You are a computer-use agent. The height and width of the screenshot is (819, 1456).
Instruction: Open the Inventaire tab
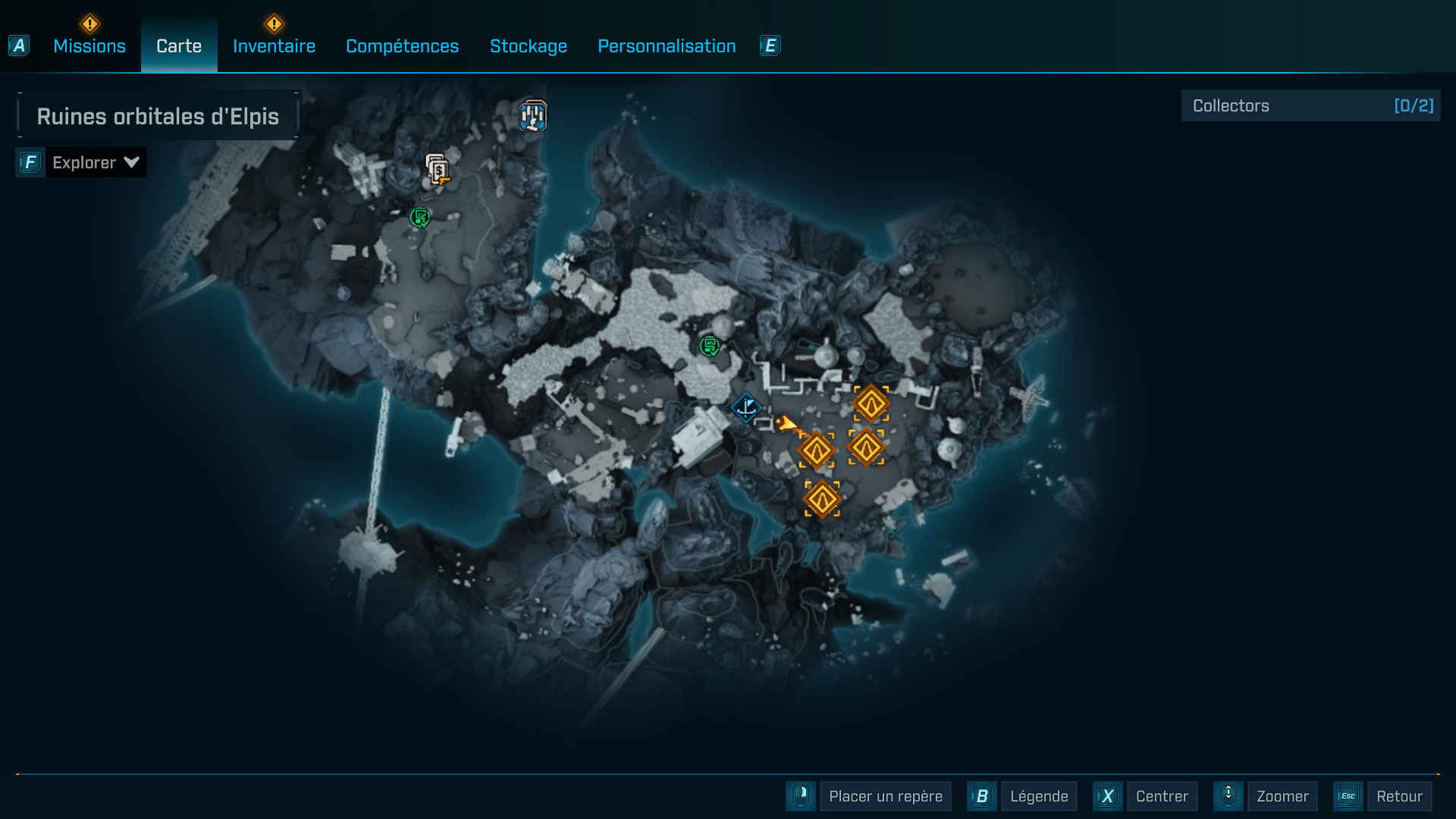point(274,45)
